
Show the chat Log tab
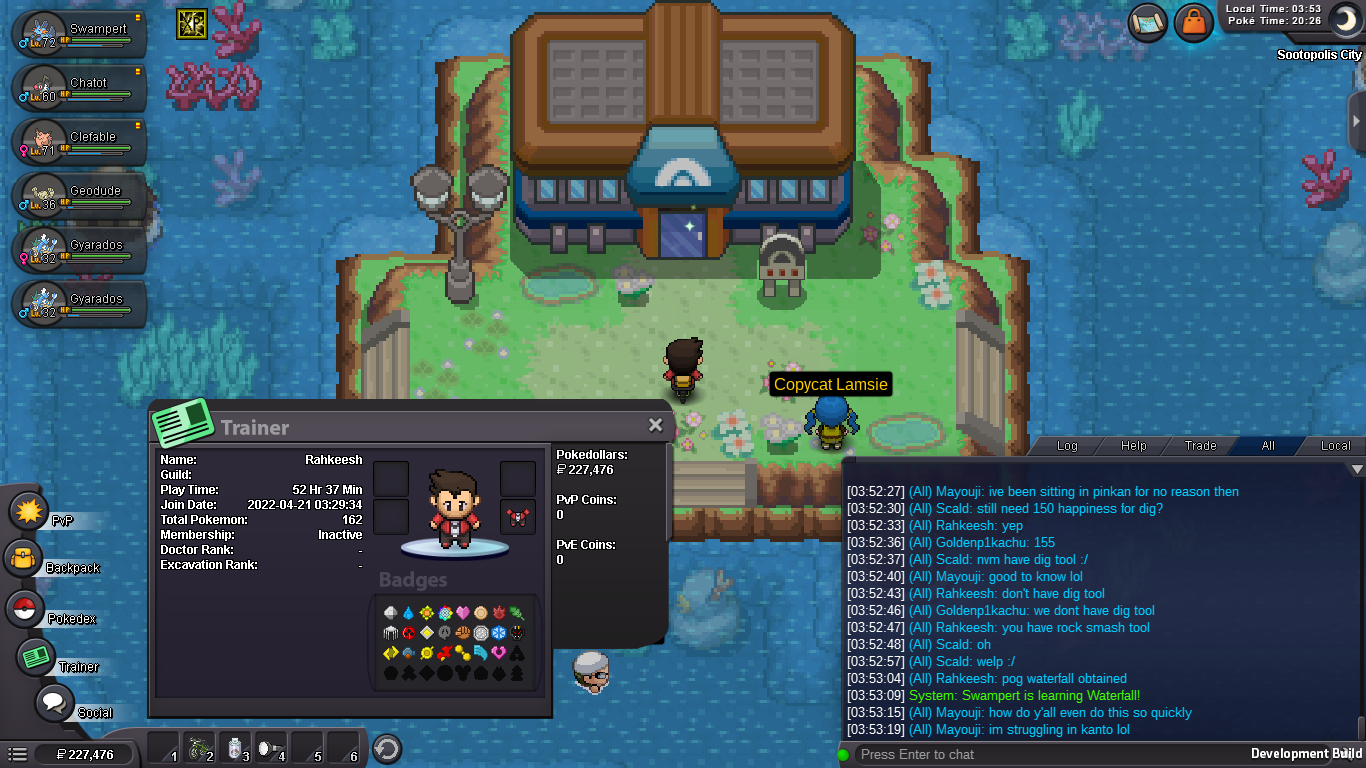1067,446
